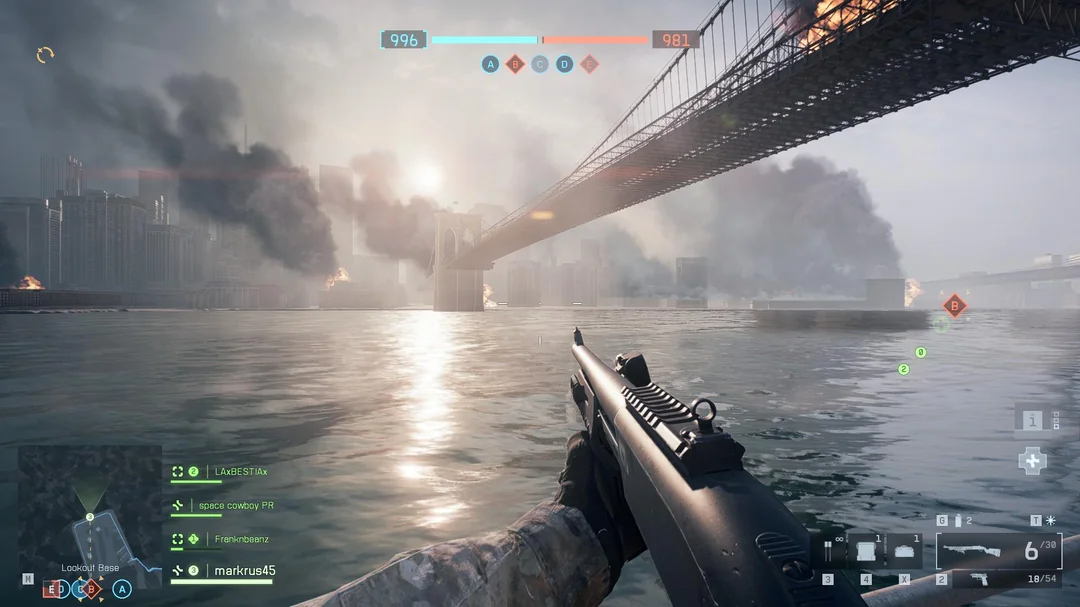Select the supply crate gadget slot
Screen dimensions: 1080x607
(865, 551)
